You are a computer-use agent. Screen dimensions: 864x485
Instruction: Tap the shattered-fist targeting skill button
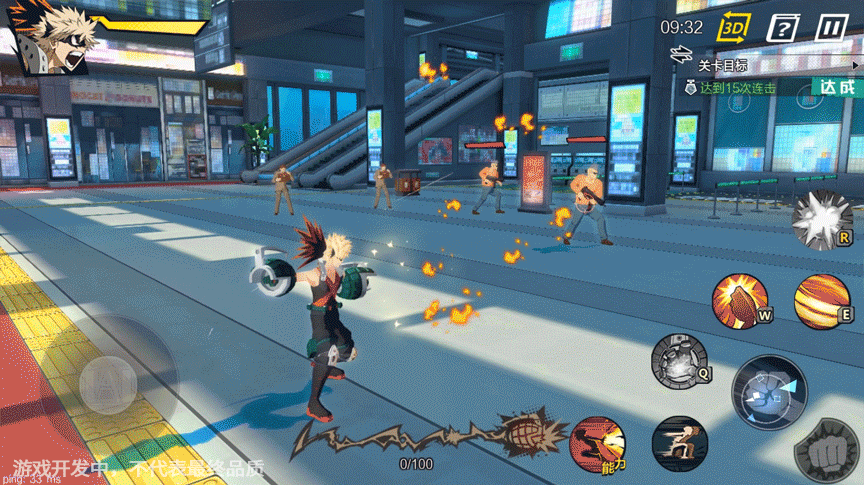(768, 389)
